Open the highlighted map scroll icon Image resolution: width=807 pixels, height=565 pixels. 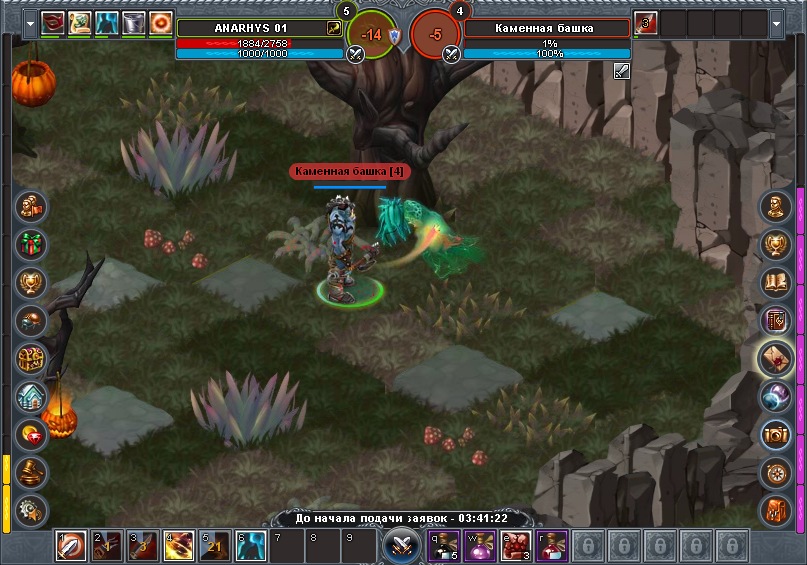(x=776, y=358)
